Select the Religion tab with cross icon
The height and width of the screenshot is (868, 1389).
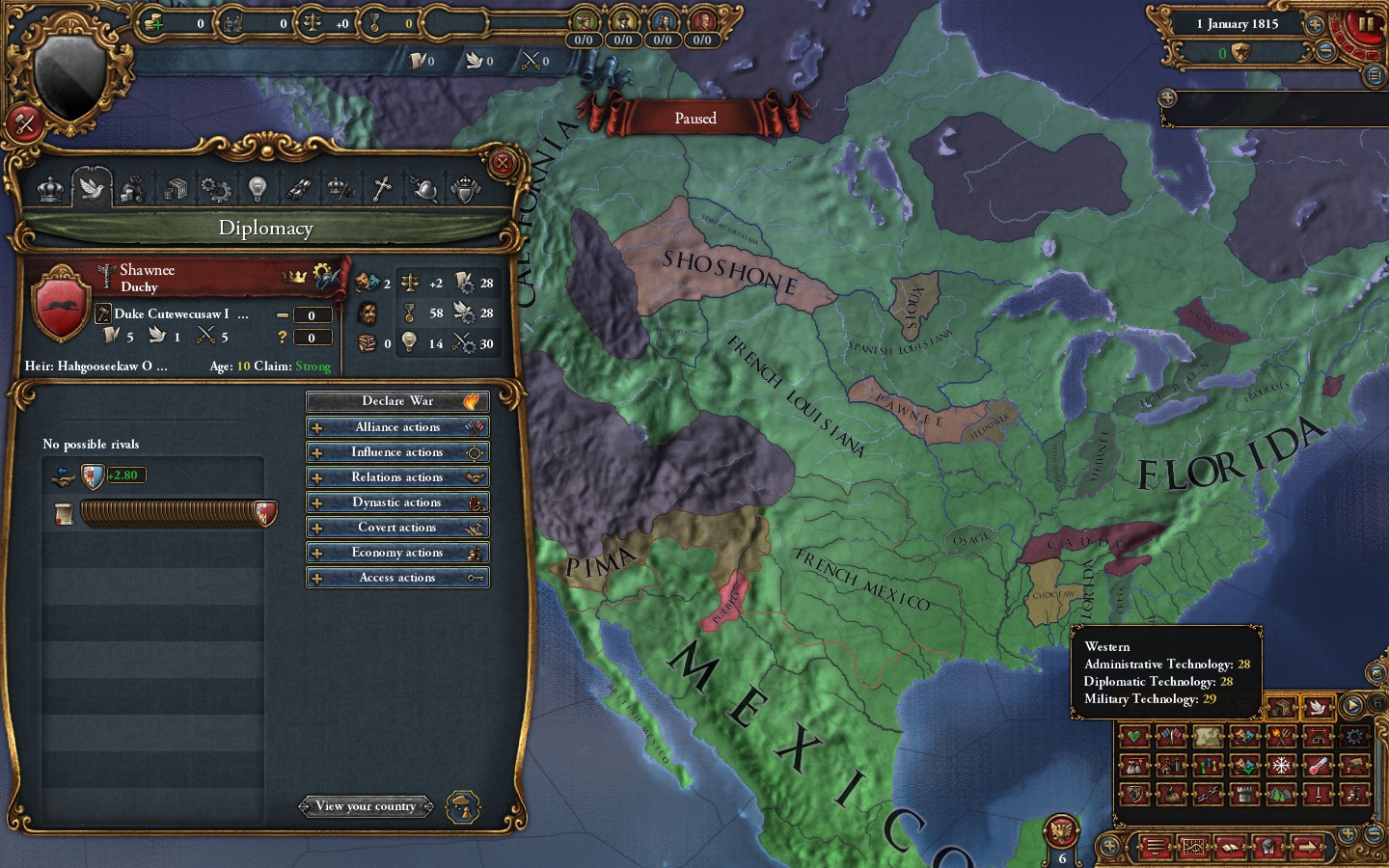[383, 188]
